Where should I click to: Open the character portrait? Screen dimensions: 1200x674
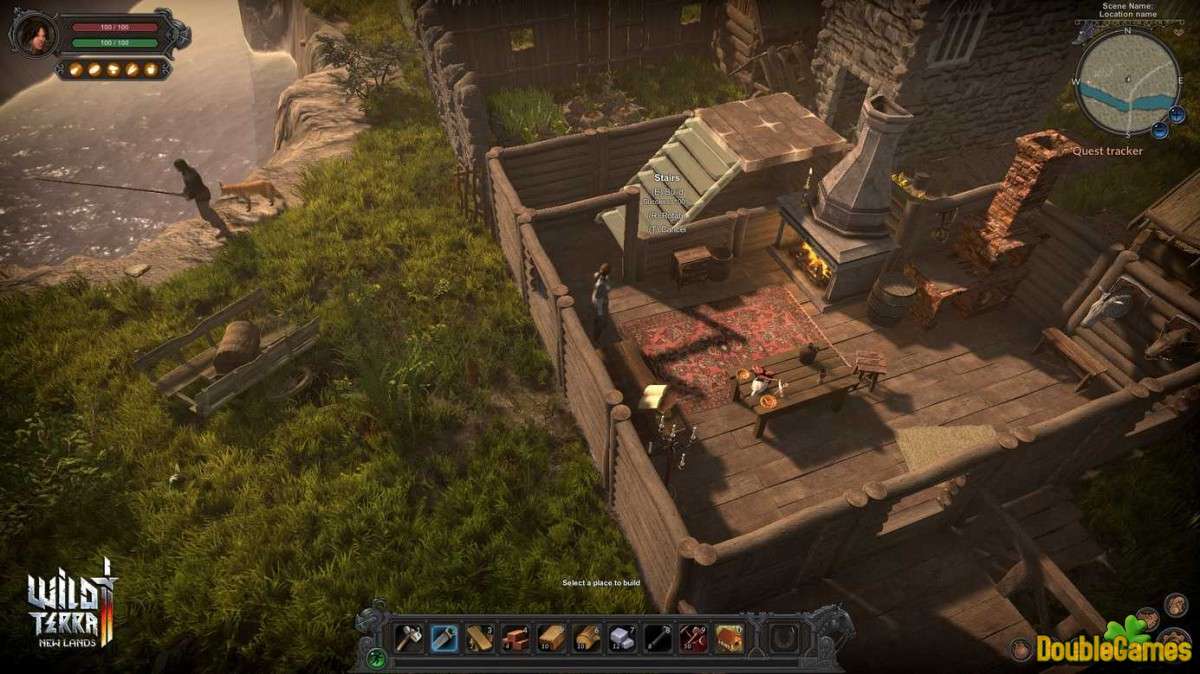click(x=32, y=35)
